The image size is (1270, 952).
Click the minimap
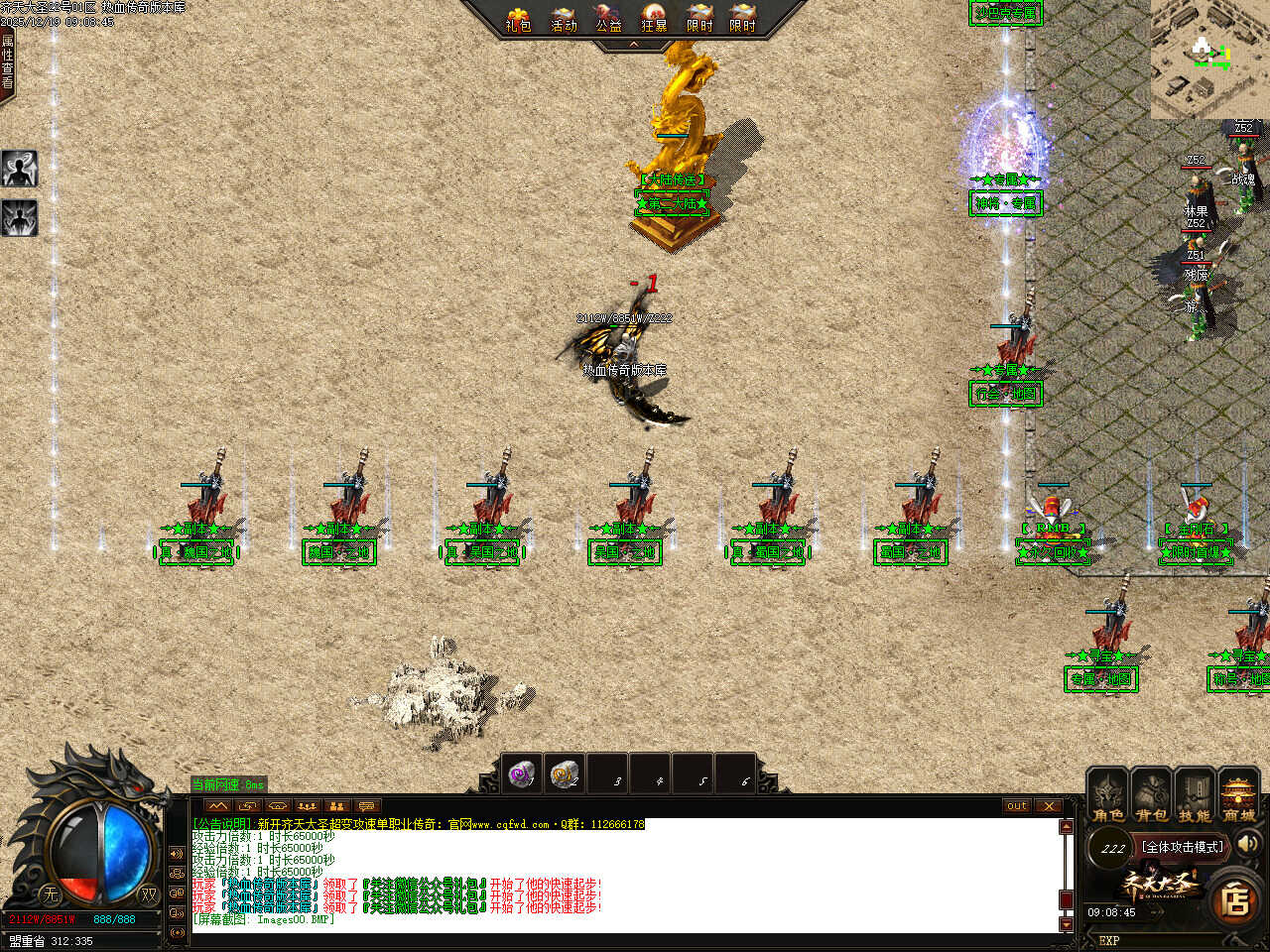click(1209, 59)
